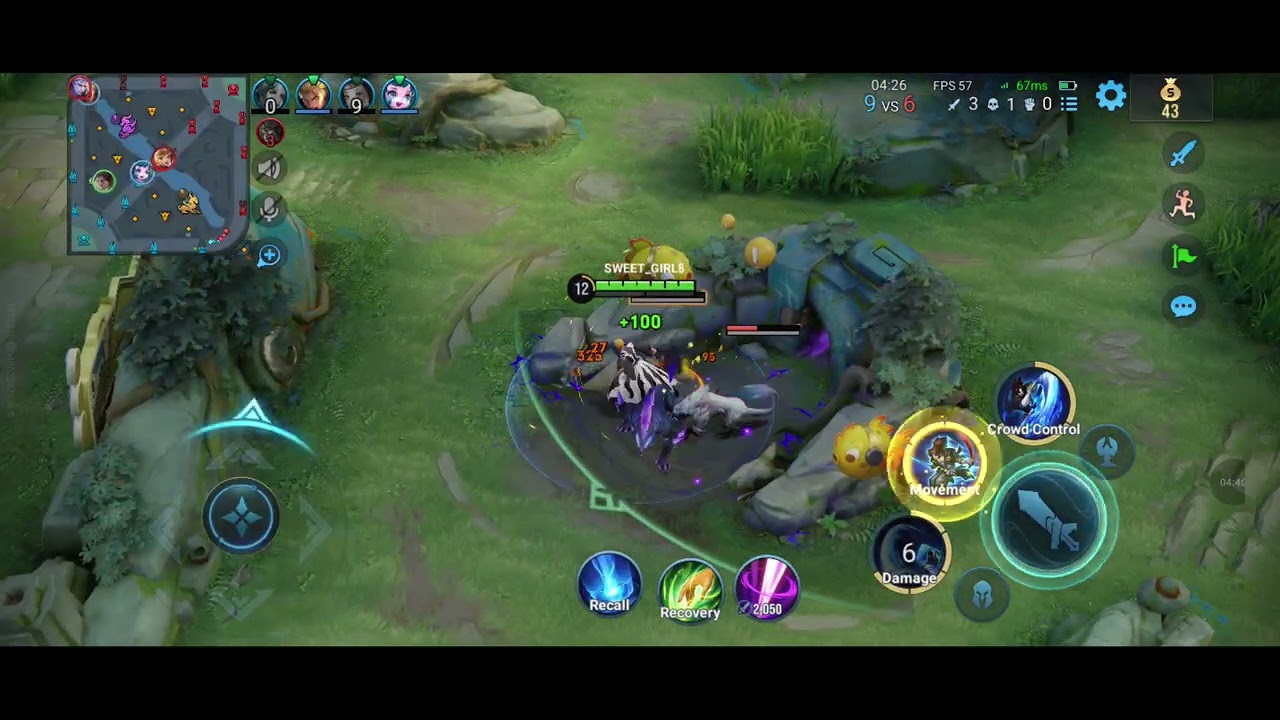Send the running man retreat signal
The image size is (1280, 720).
(x=1183, y=204)
